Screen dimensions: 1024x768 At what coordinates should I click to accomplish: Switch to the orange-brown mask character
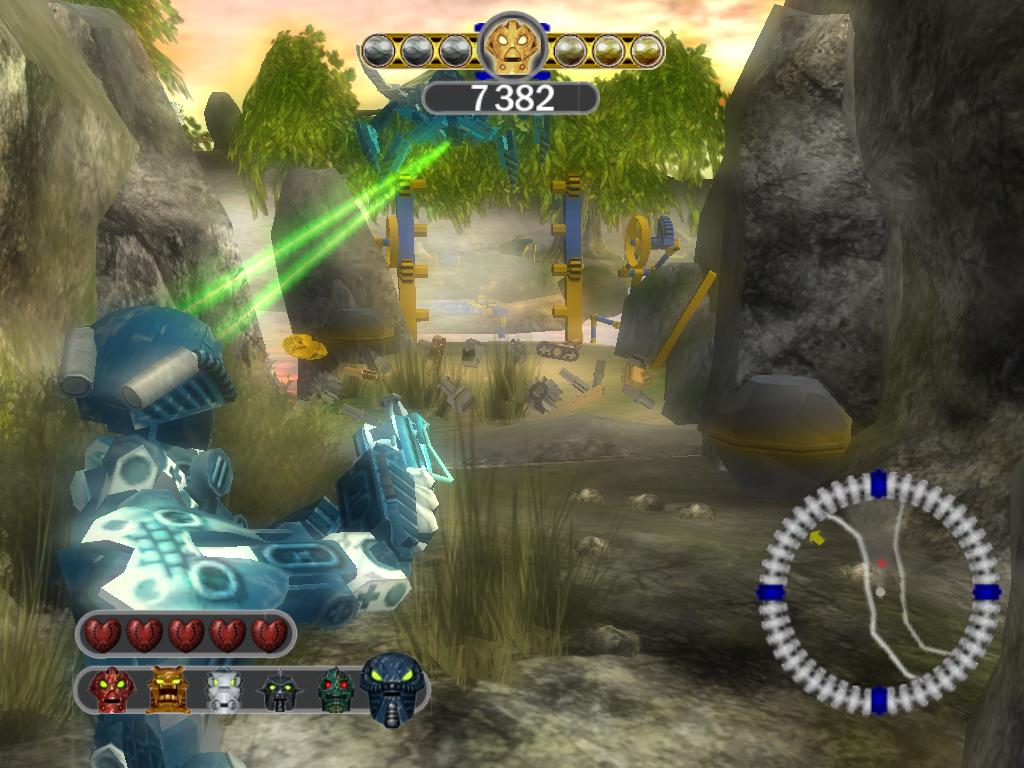(x=167, y=690)
